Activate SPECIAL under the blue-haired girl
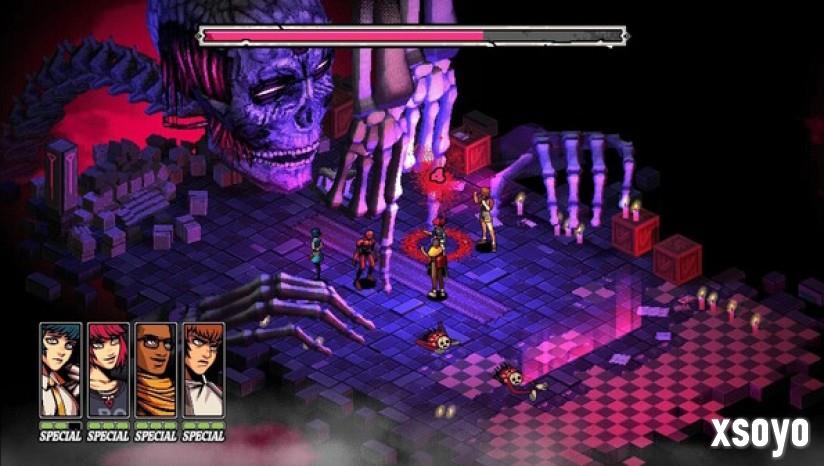This screenshot has width=824, height=466. point(60,435)
